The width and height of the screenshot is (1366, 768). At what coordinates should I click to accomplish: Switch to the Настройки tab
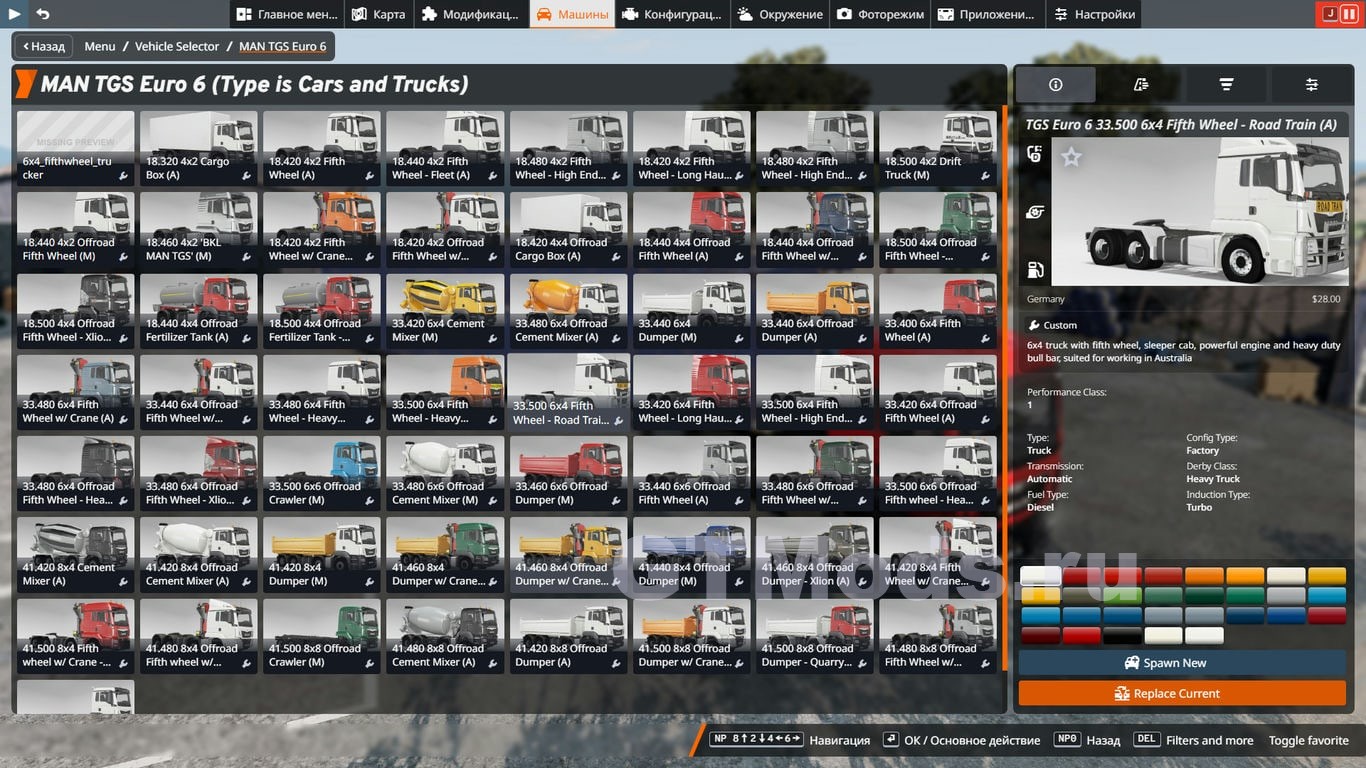click(x=1093, y=14)
